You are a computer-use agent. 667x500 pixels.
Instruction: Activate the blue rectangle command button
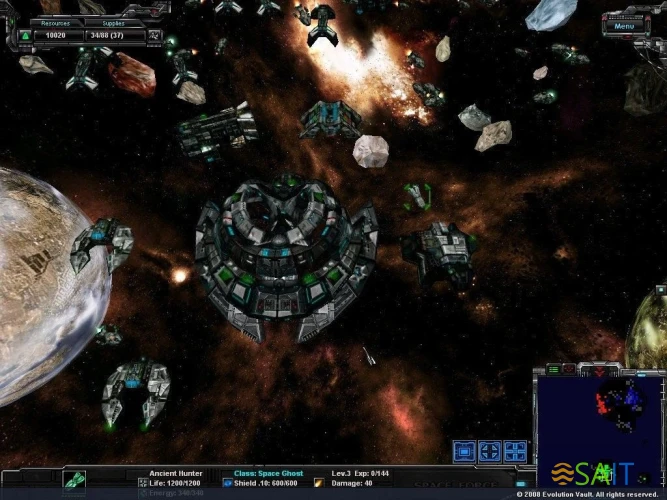464,452
